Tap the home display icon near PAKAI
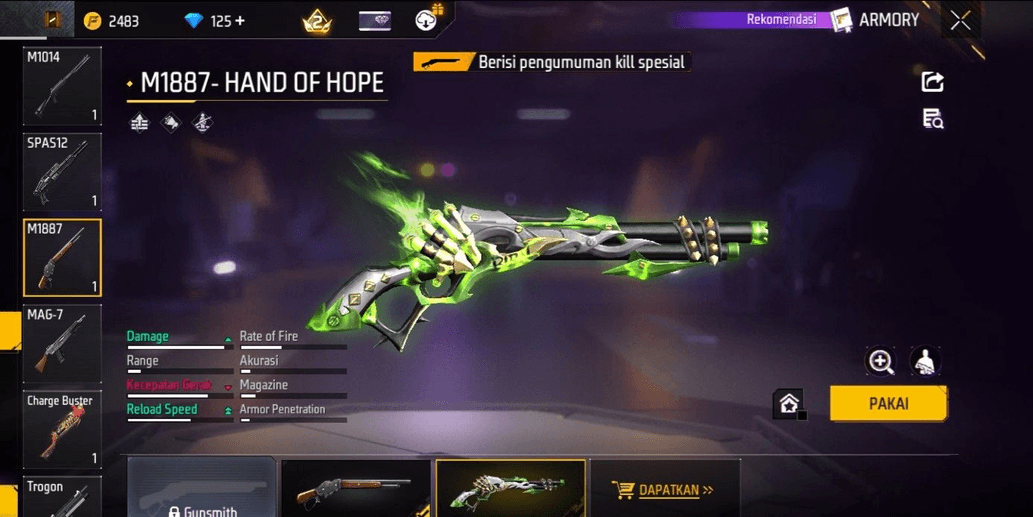The image size is (1033, 517). coord(789,404)
